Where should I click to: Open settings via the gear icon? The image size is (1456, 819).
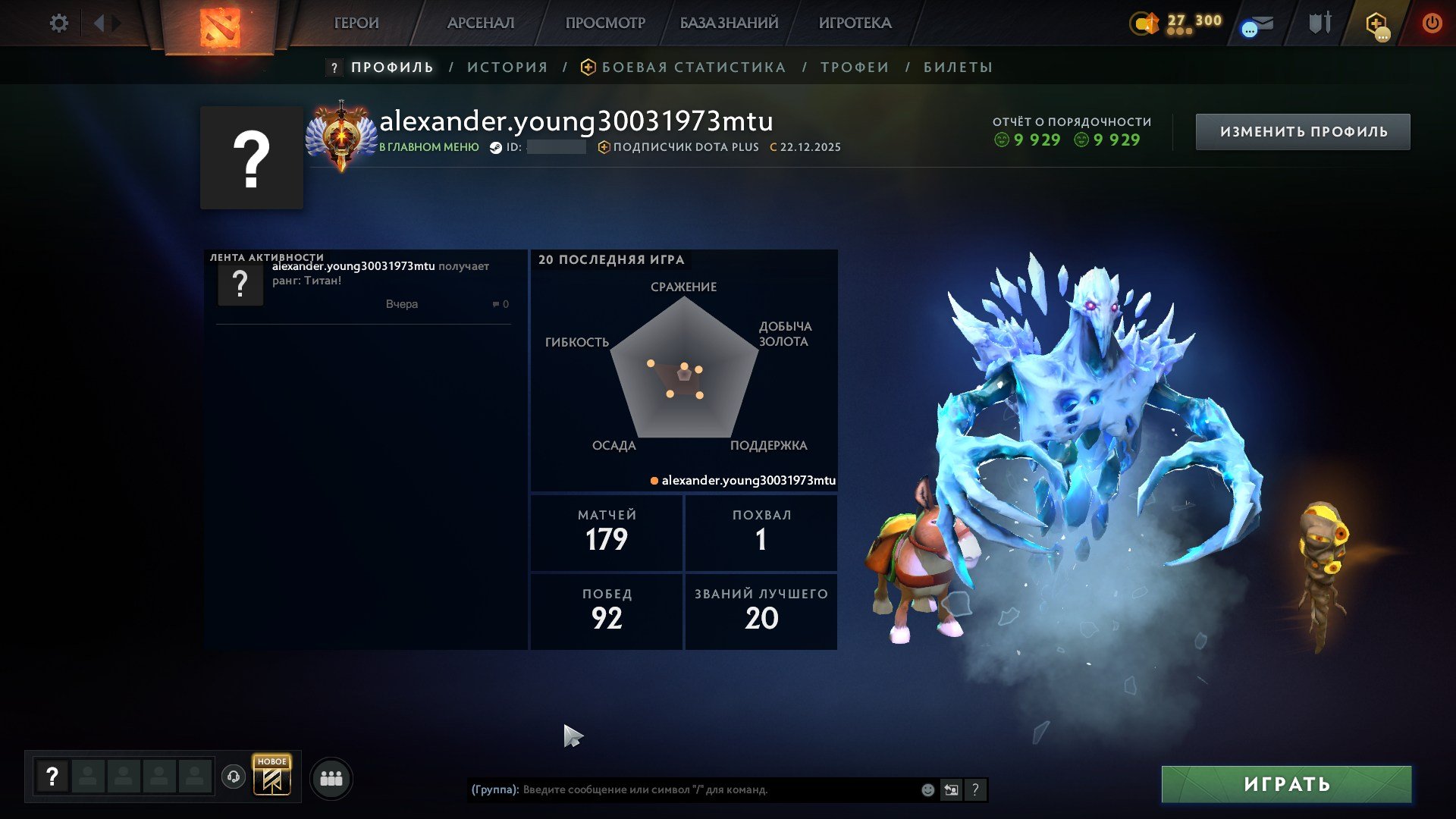[x=59, y=23]
